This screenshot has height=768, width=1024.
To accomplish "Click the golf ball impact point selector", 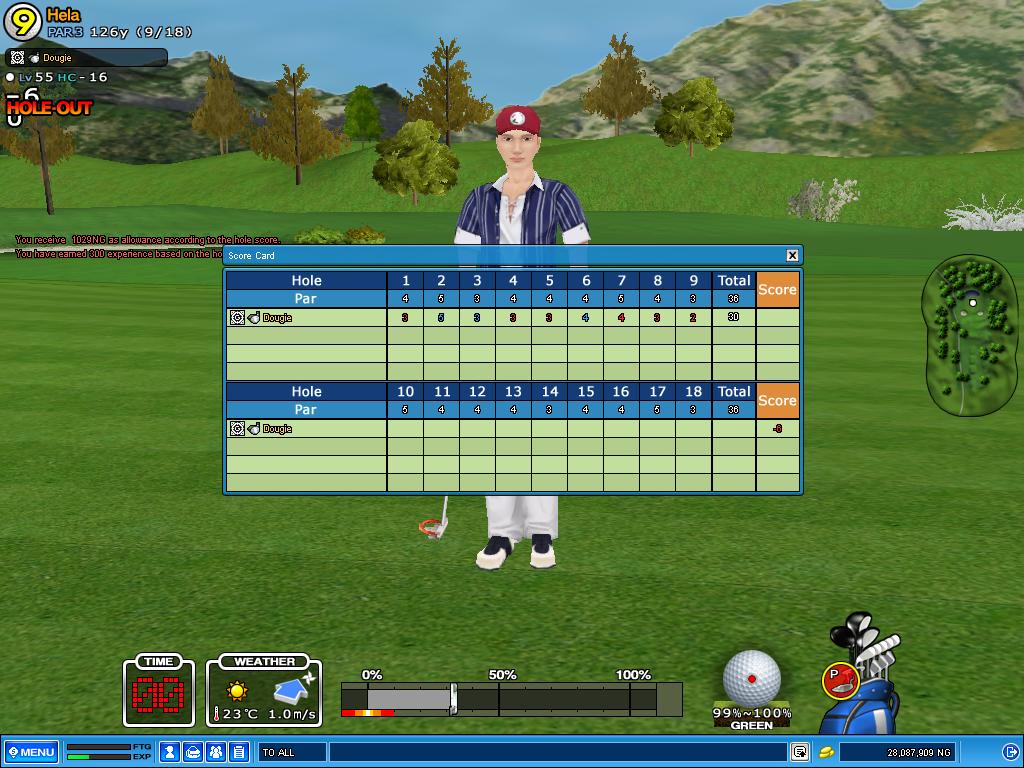I will click(x=751, y=678).
